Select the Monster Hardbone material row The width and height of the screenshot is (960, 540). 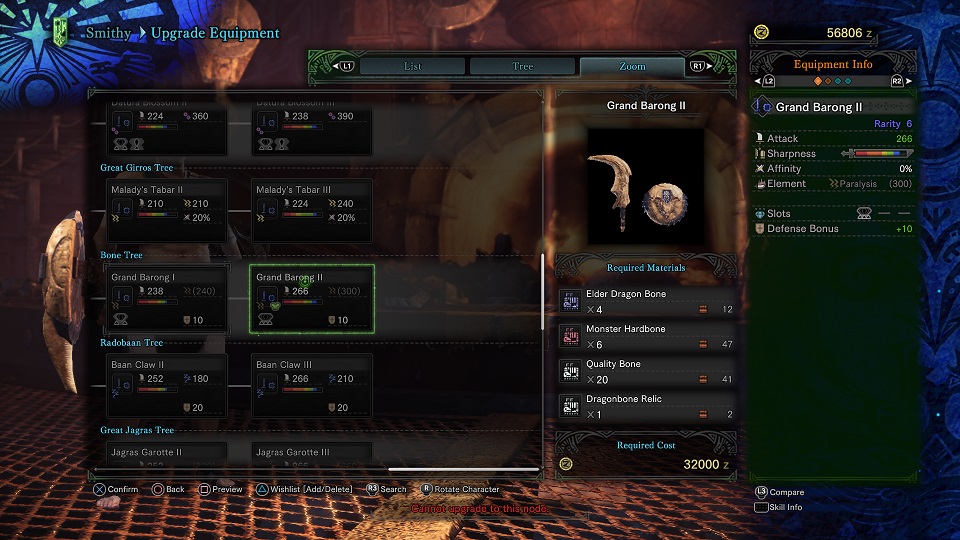[648, 337]
